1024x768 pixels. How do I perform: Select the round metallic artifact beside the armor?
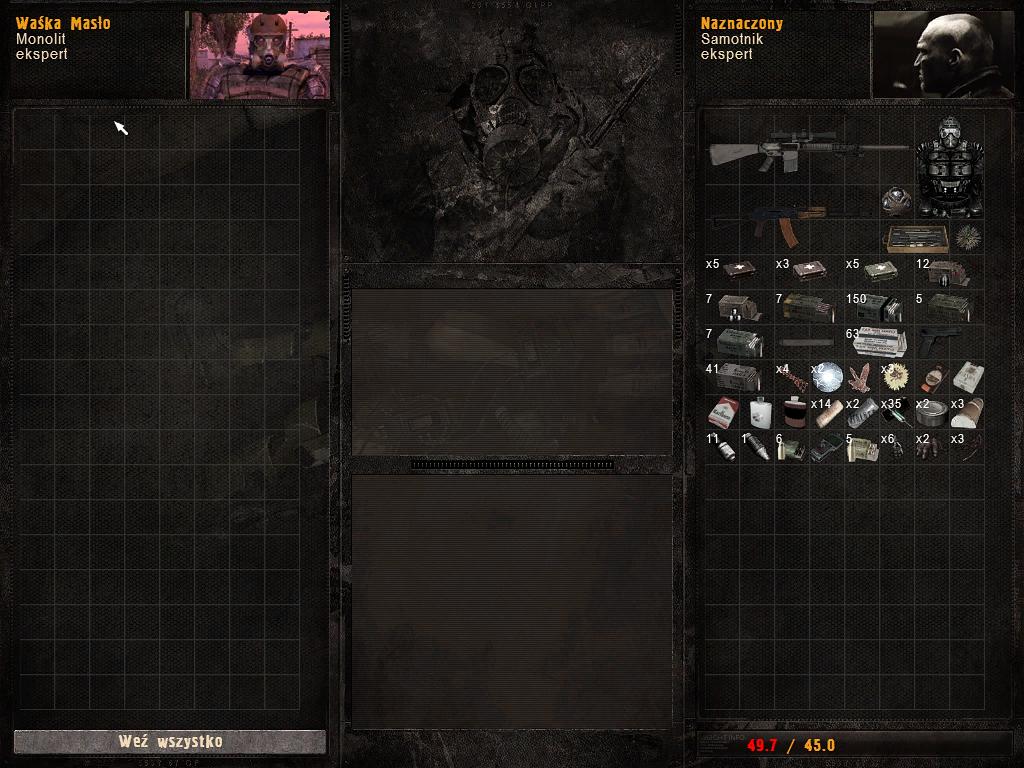[896, 201]
